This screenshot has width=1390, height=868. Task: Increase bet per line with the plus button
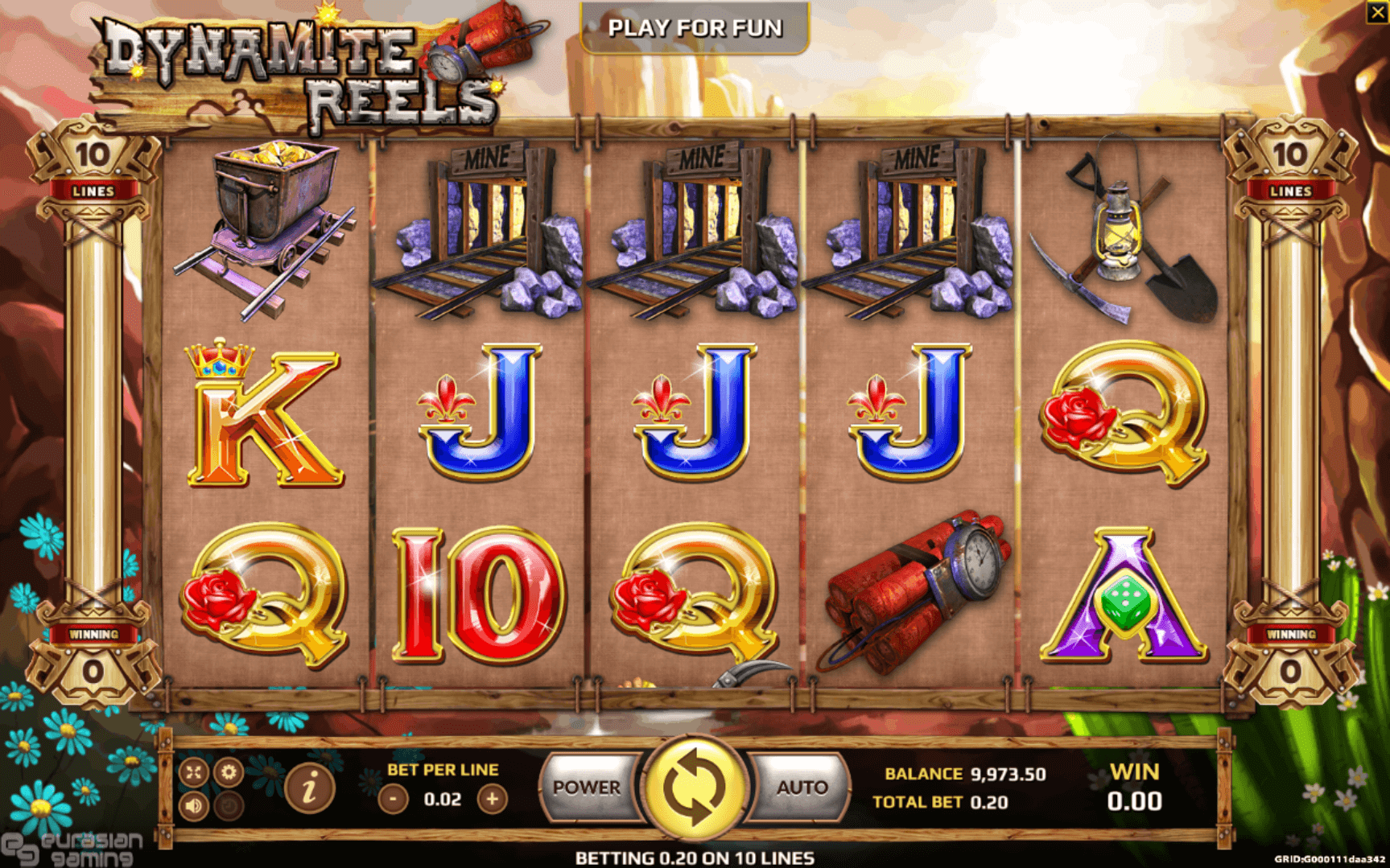pyautogui.click(x=492, y=799)
